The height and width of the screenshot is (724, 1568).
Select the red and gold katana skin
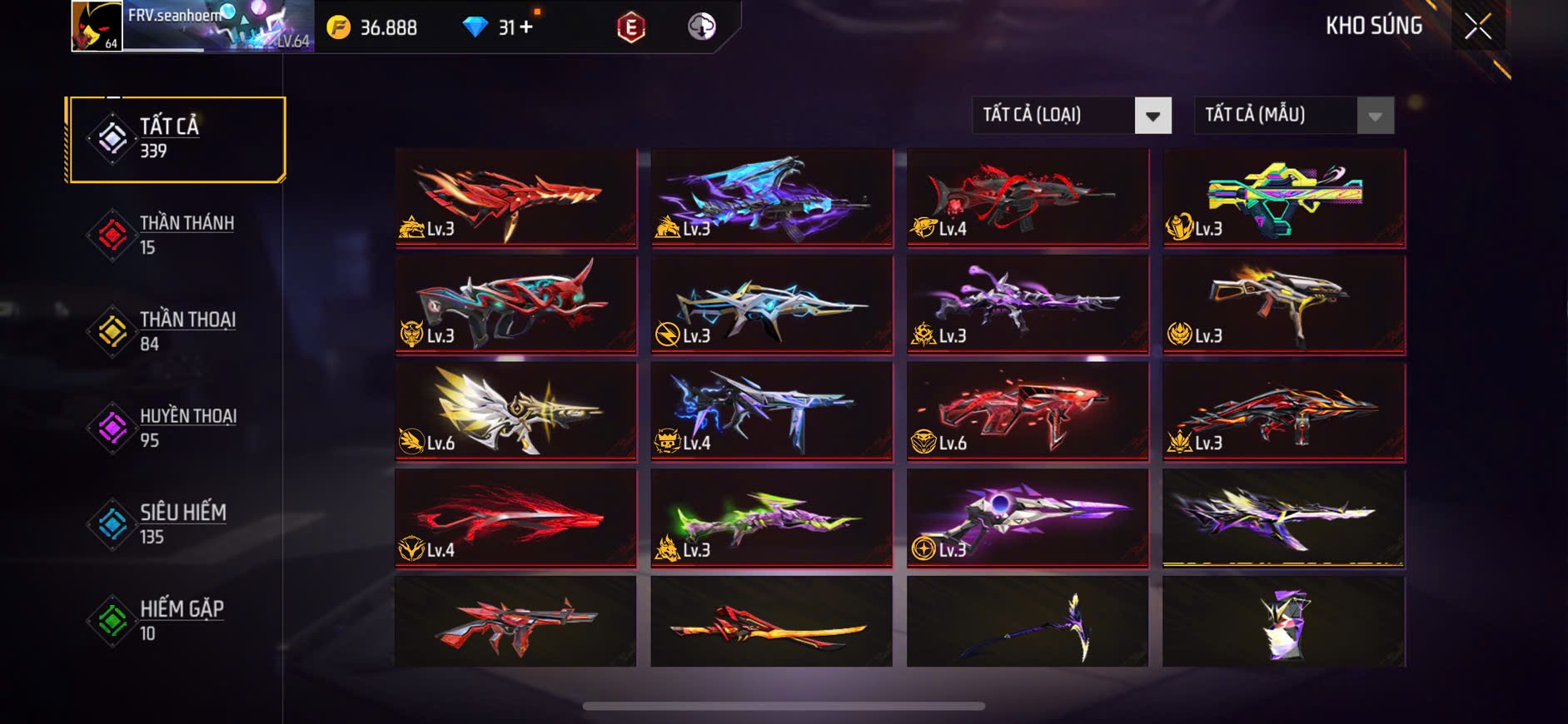(771, 622)
